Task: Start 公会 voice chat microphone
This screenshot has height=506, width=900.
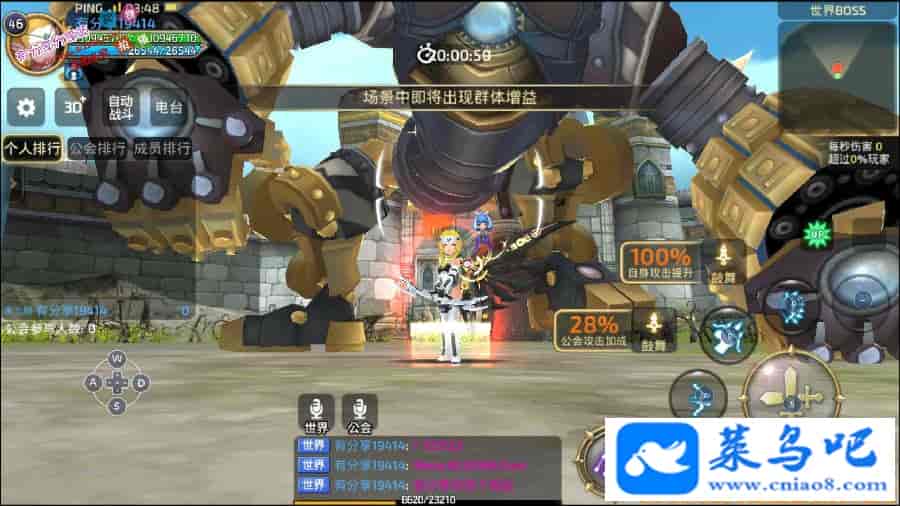Action: [360, 413]
